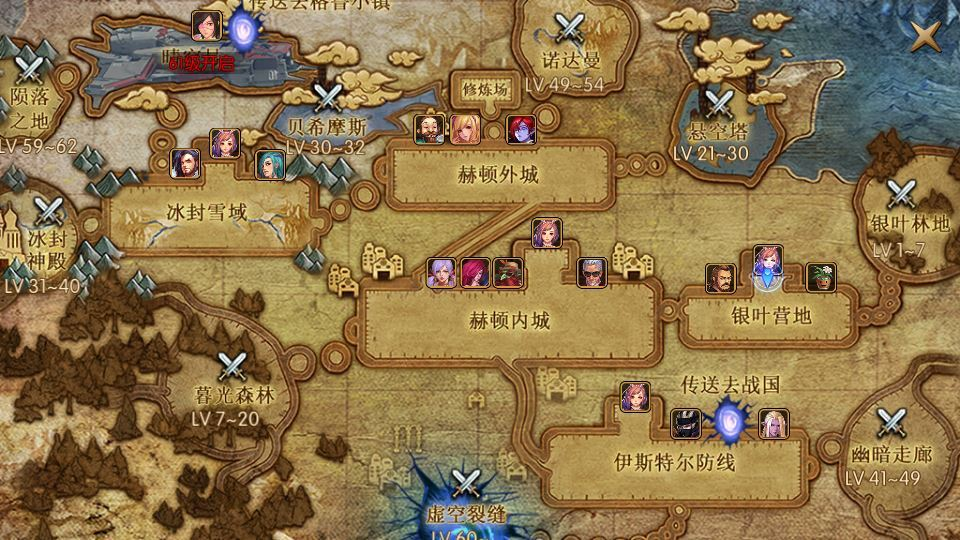Select 冰封神殿 dungeon LV 31~40
This screenshot has width=960, height=540.
coord(47,212)
